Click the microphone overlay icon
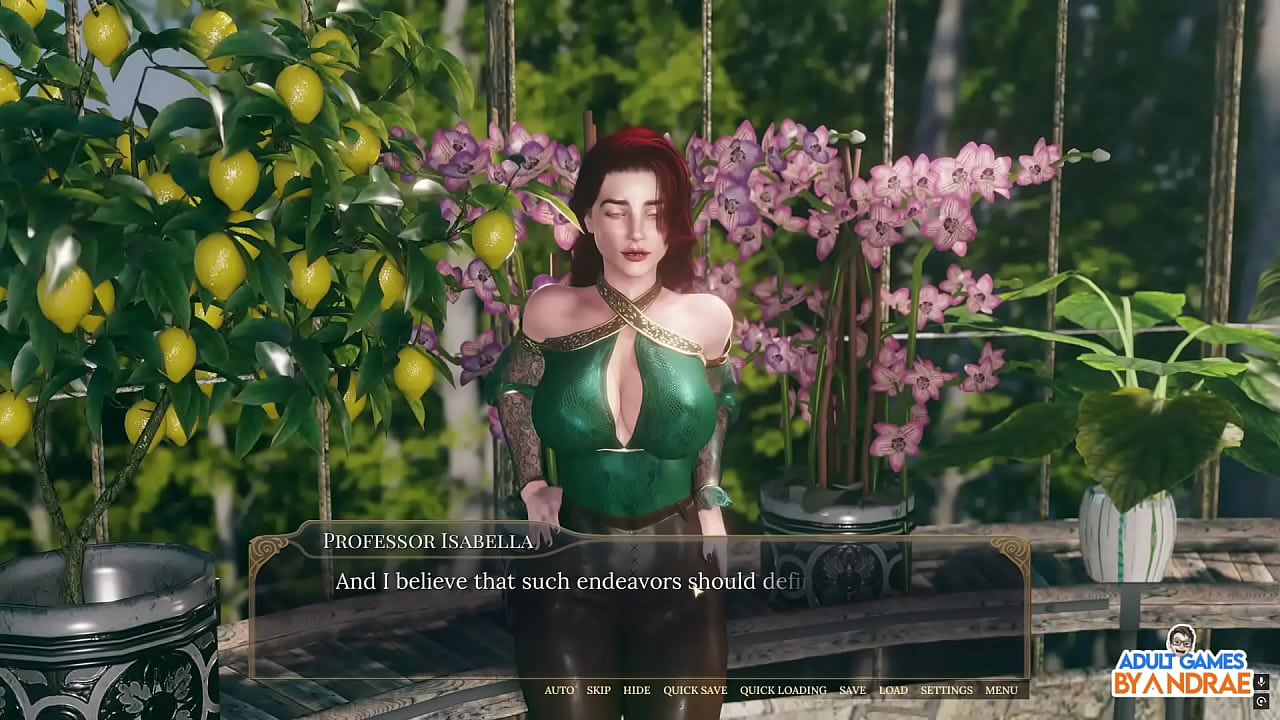 pyautogui.click(x=1261, y=682)
